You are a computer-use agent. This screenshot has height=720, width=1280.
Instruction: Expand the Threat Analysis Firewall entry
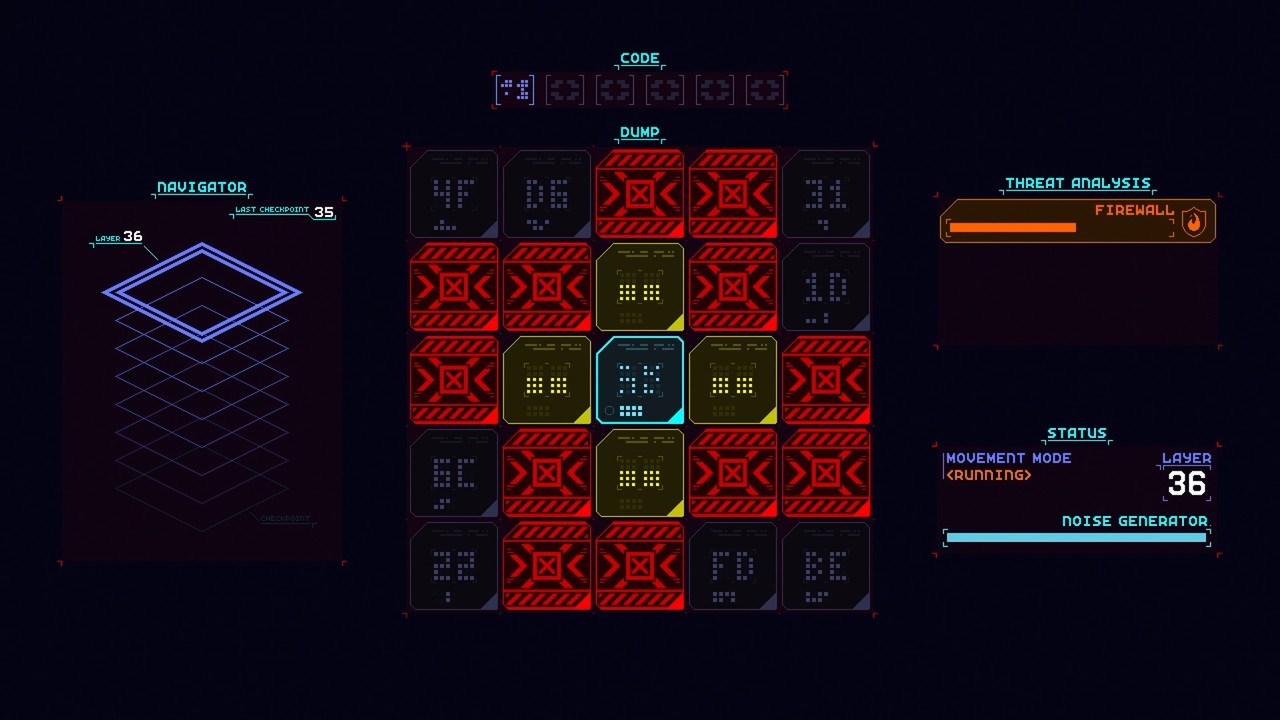coord(1077,221)
